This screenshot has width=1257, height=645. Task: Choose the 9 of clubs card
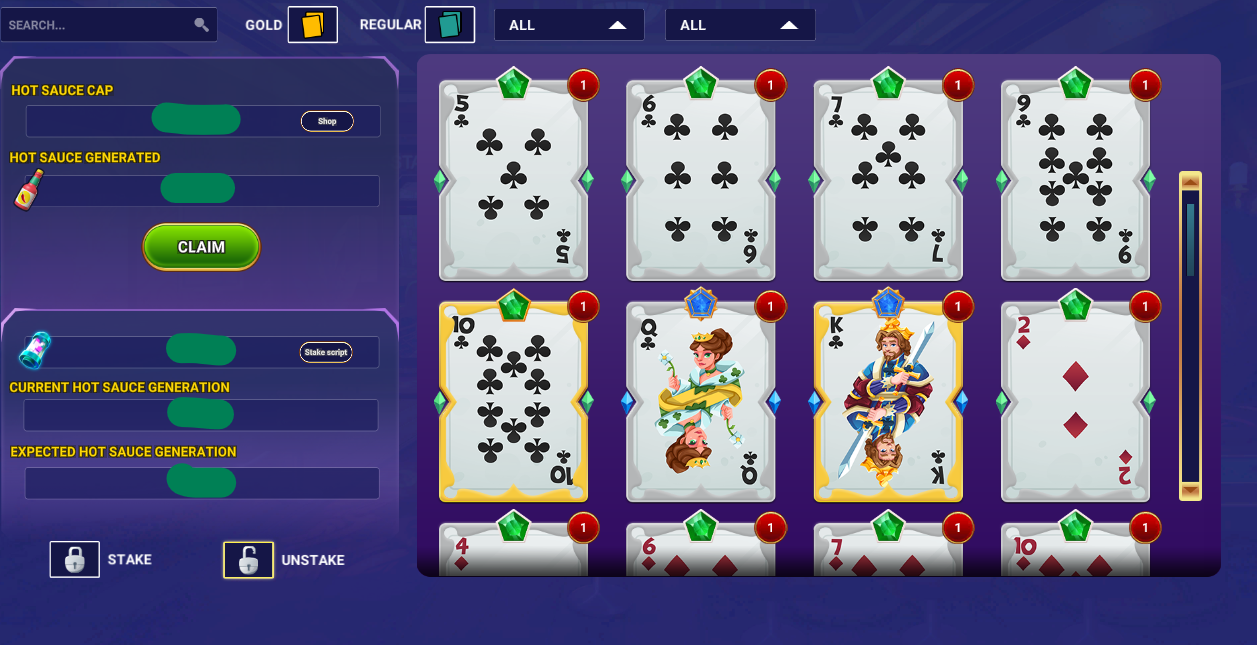point(1075,180)
